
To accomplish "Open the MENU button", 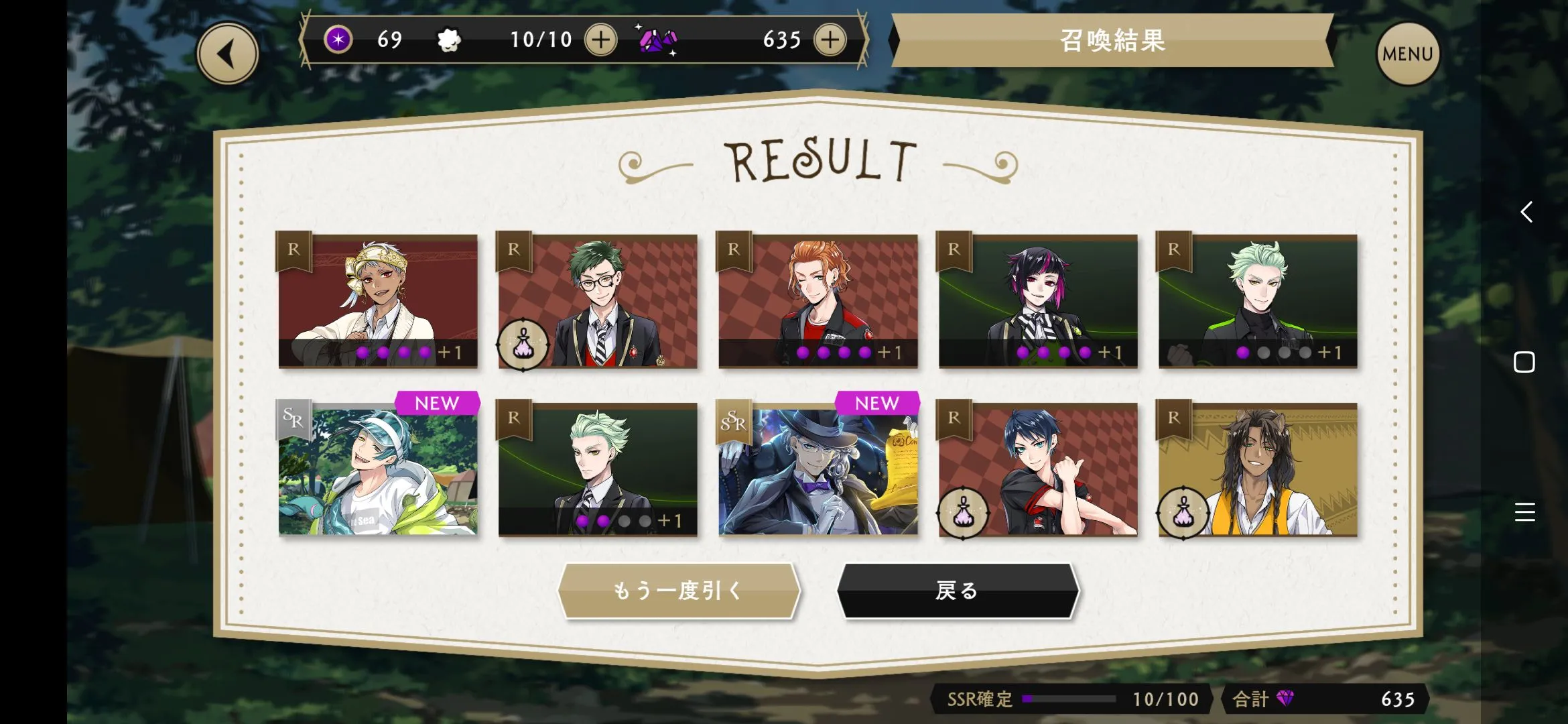I will tap(1407, 54).
